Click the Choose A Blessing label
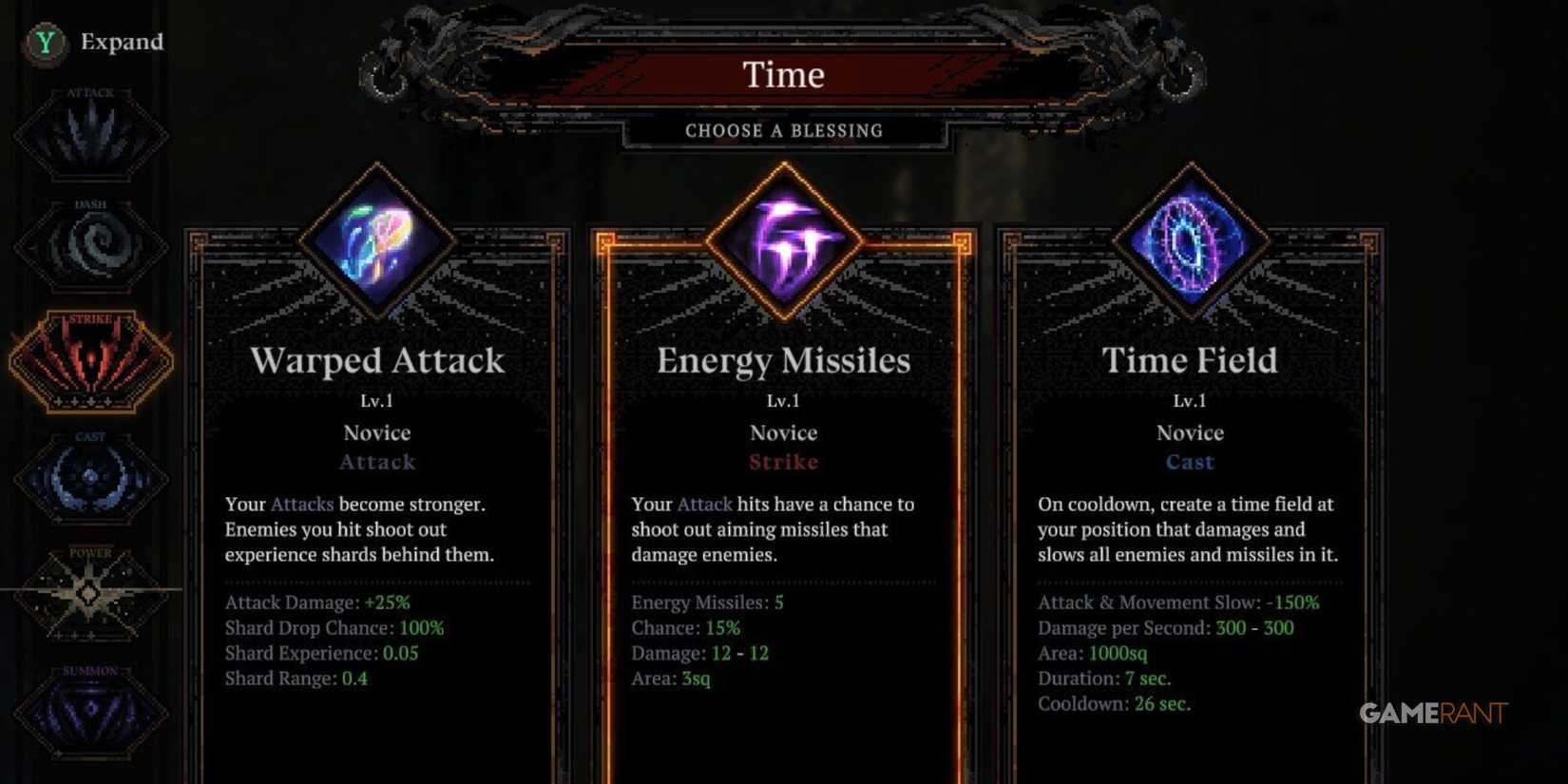1568x784 pixels. tap(784, 130)
